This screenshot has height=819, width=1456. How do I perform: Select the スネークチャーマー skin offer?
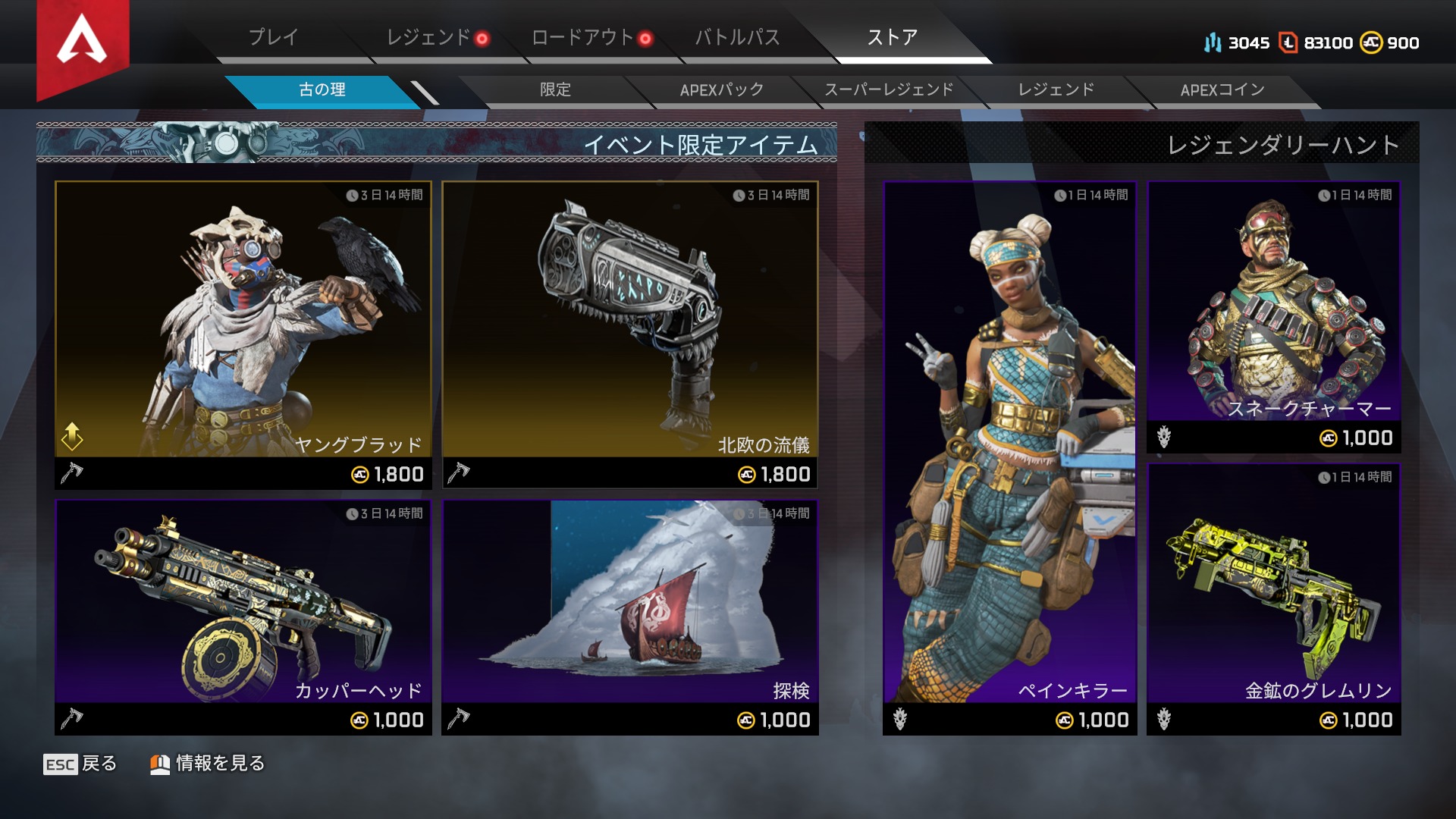pyautogui.click(x=1273, y=317)
